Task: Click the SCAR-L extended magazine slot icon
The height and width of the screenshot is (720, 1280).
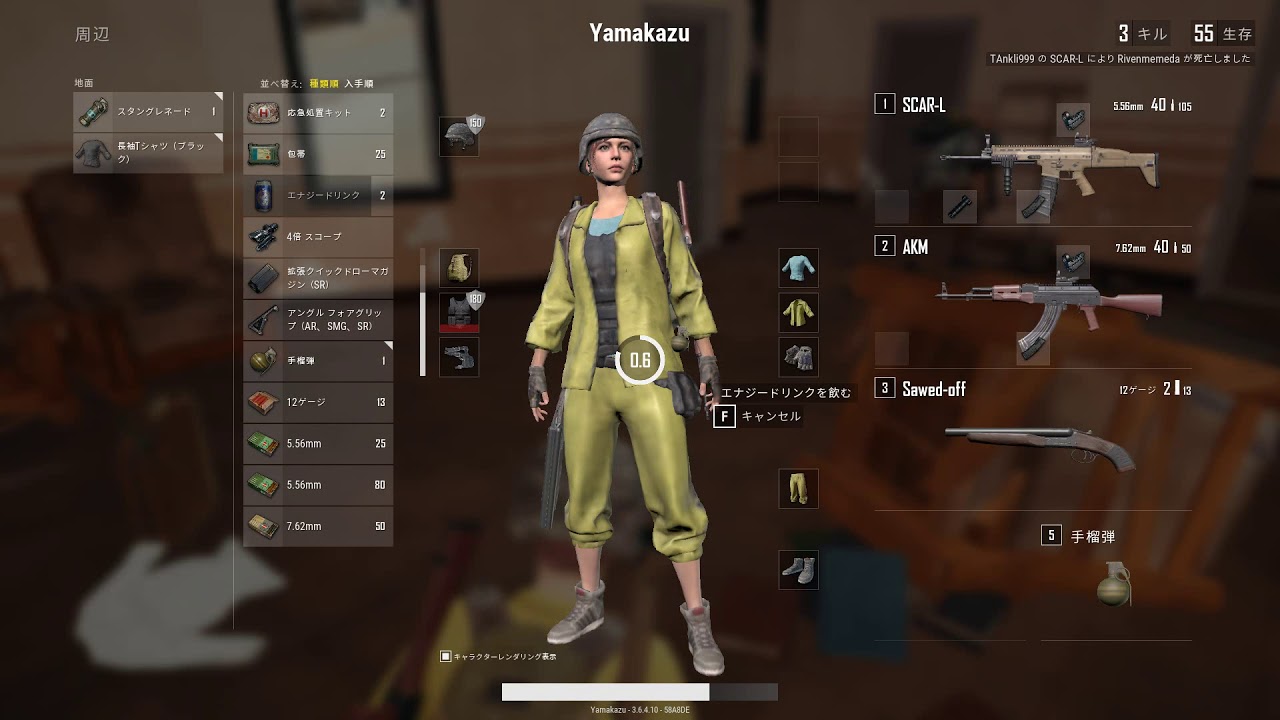Action: pyautogui.click(x=1034, y=207)
